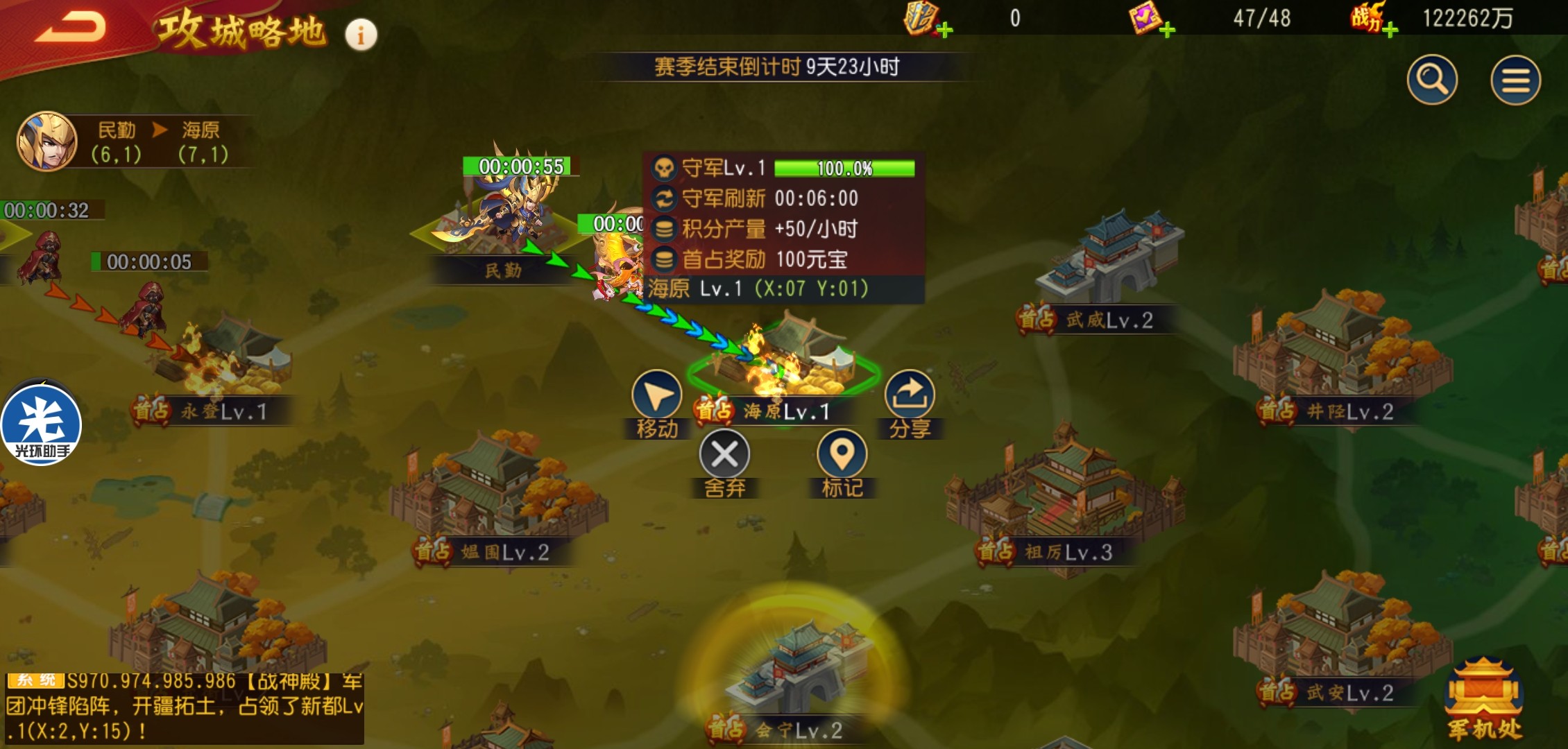
Task: Open the three-line menu button
Action: 1515,80
